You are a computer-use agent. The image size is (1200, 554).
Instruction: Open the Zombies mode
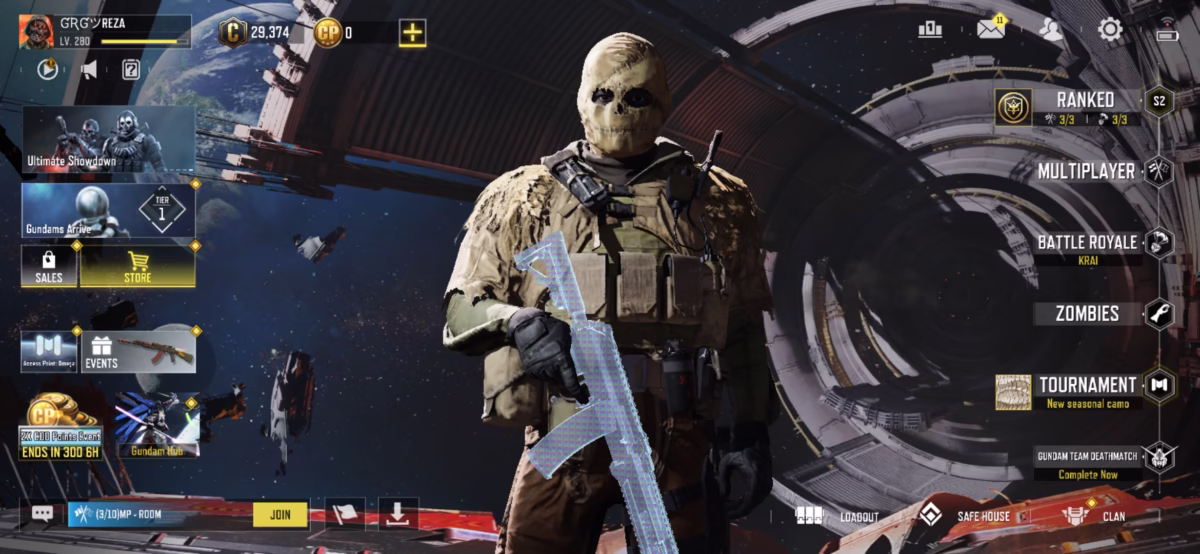click(x=1087, y=314)
